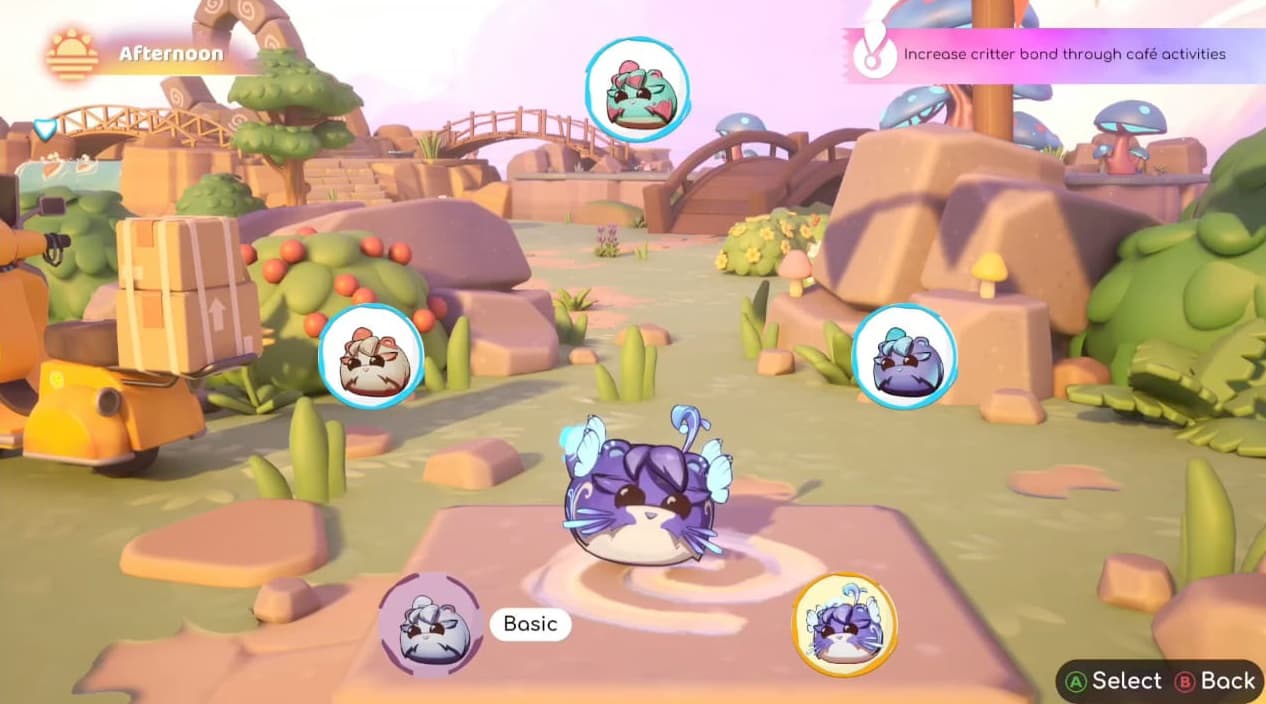Choose the gold-ringed purple critter variant
Screen dimensions: 1266x704
pyautogui.click(x=844, y=624)
